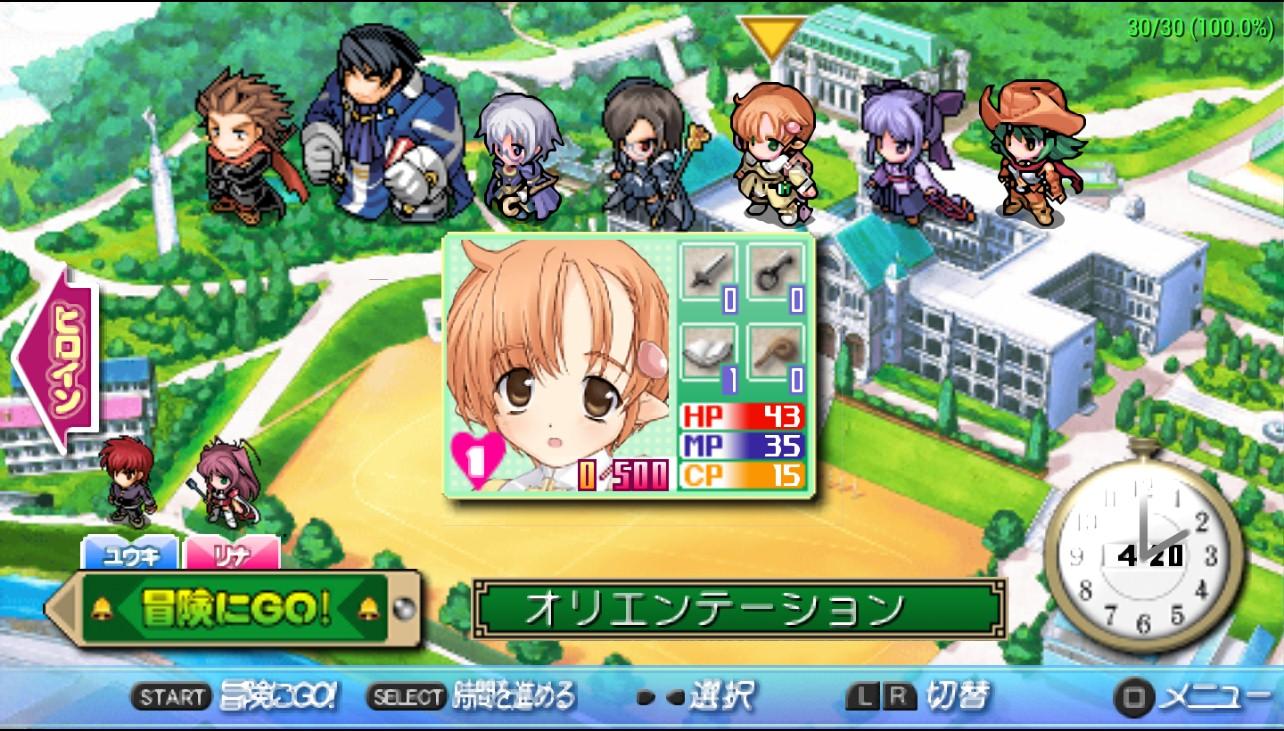Select the orange-haired girl under the yellow marker
Viewport: 1284px width, 731px height.
[771, 150]
